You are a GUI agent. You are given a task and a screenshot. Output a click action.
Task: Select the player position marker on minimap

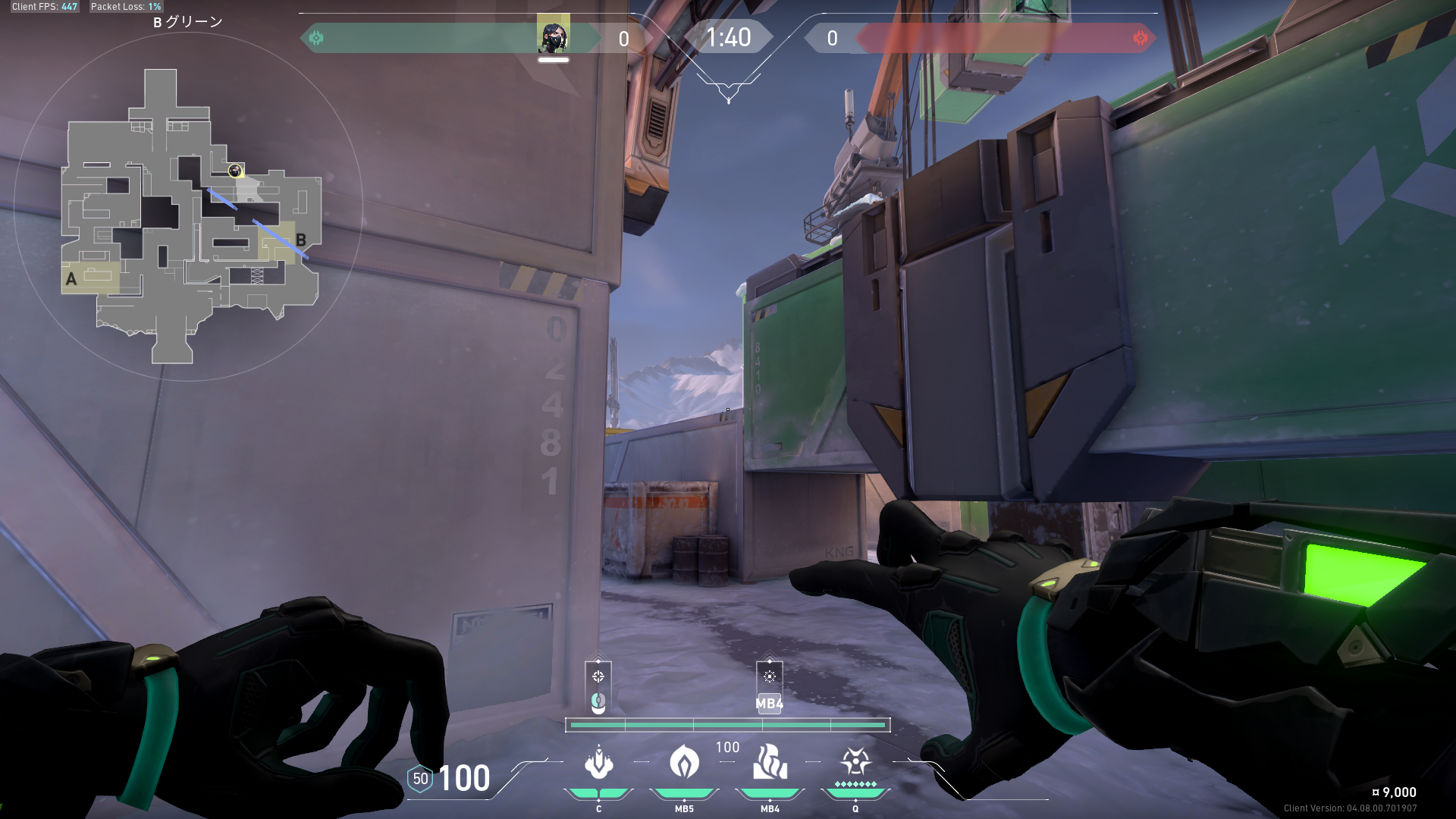coord(235,171)
